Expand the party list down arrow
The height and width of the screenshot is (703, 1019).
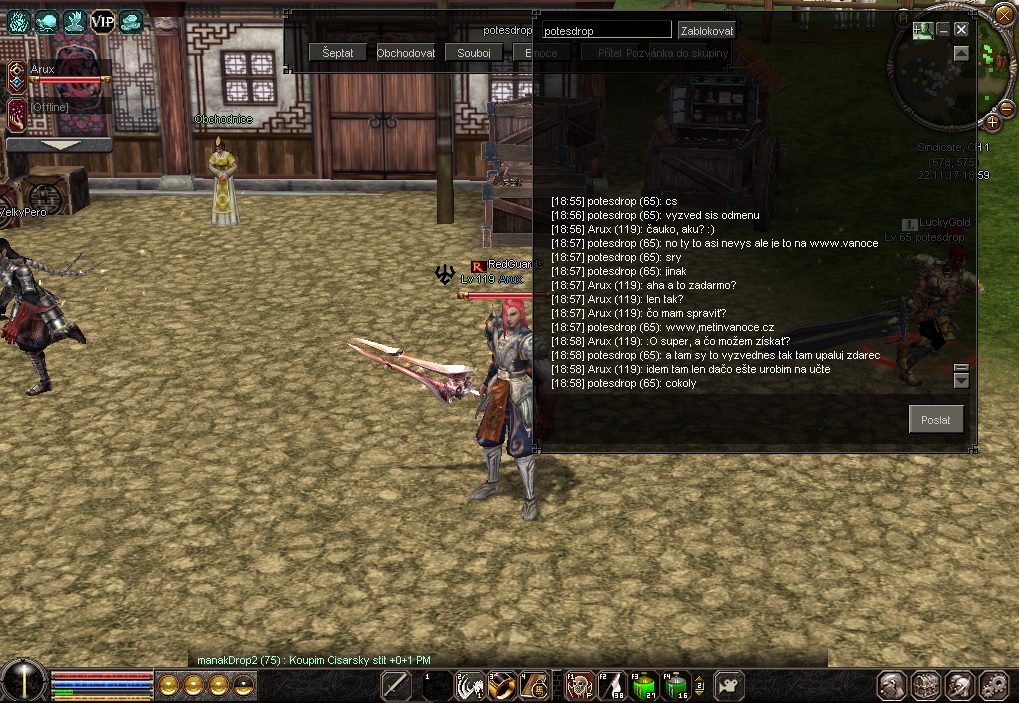[59, 145]
